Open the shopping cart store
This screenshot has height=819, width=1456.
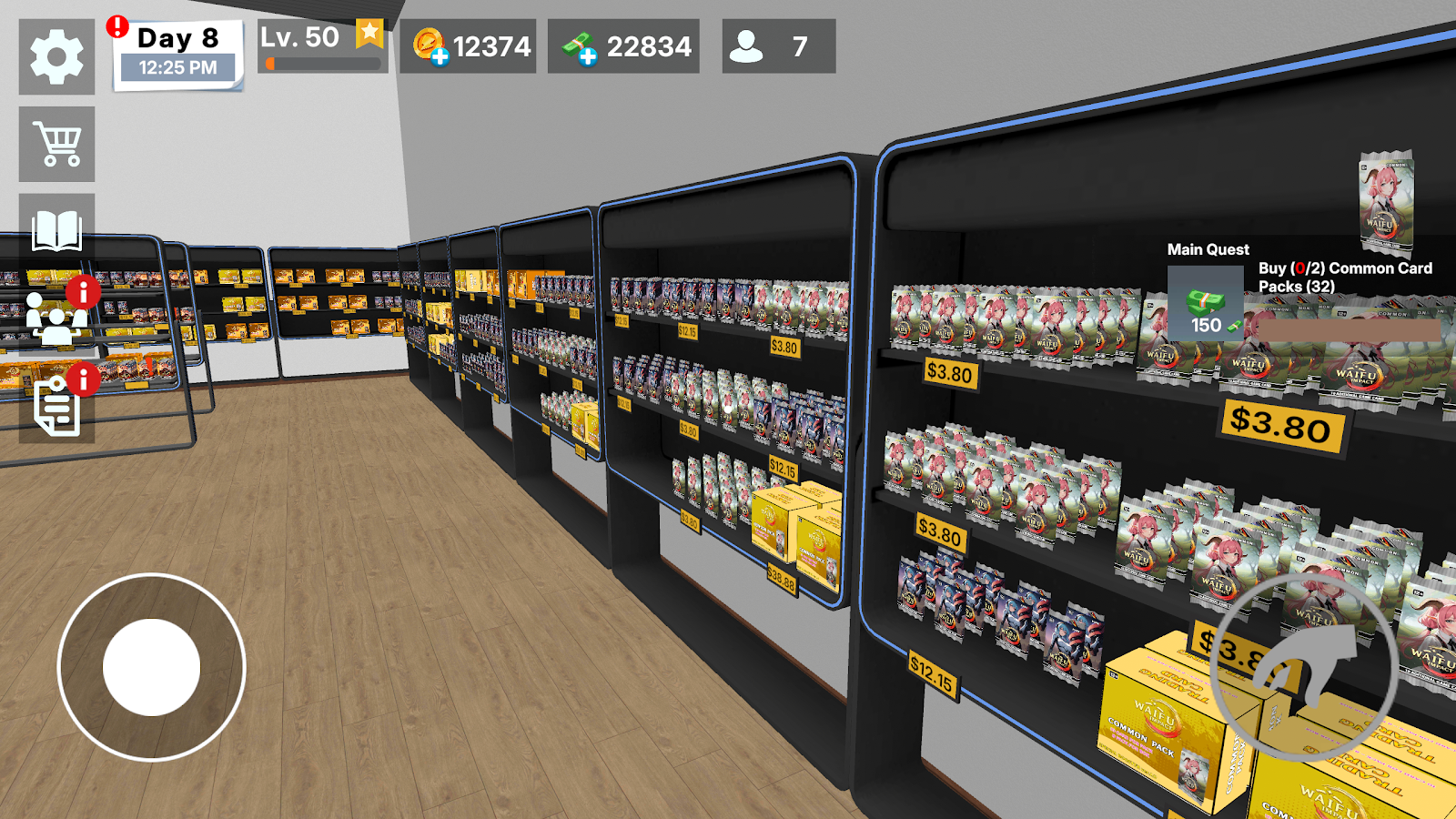(x=56, y=144)
